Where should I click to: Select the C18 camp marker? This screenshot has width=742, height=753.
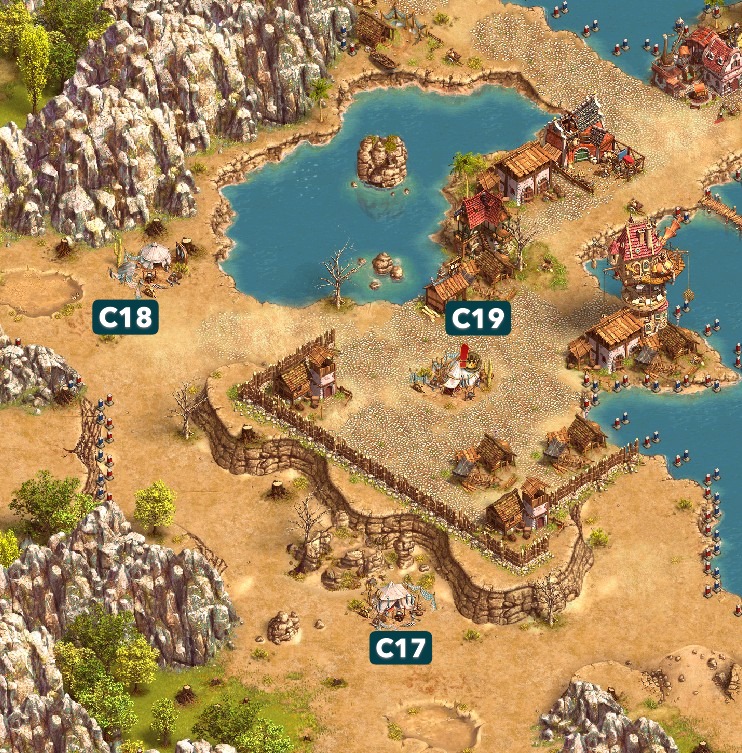[127, 318]
